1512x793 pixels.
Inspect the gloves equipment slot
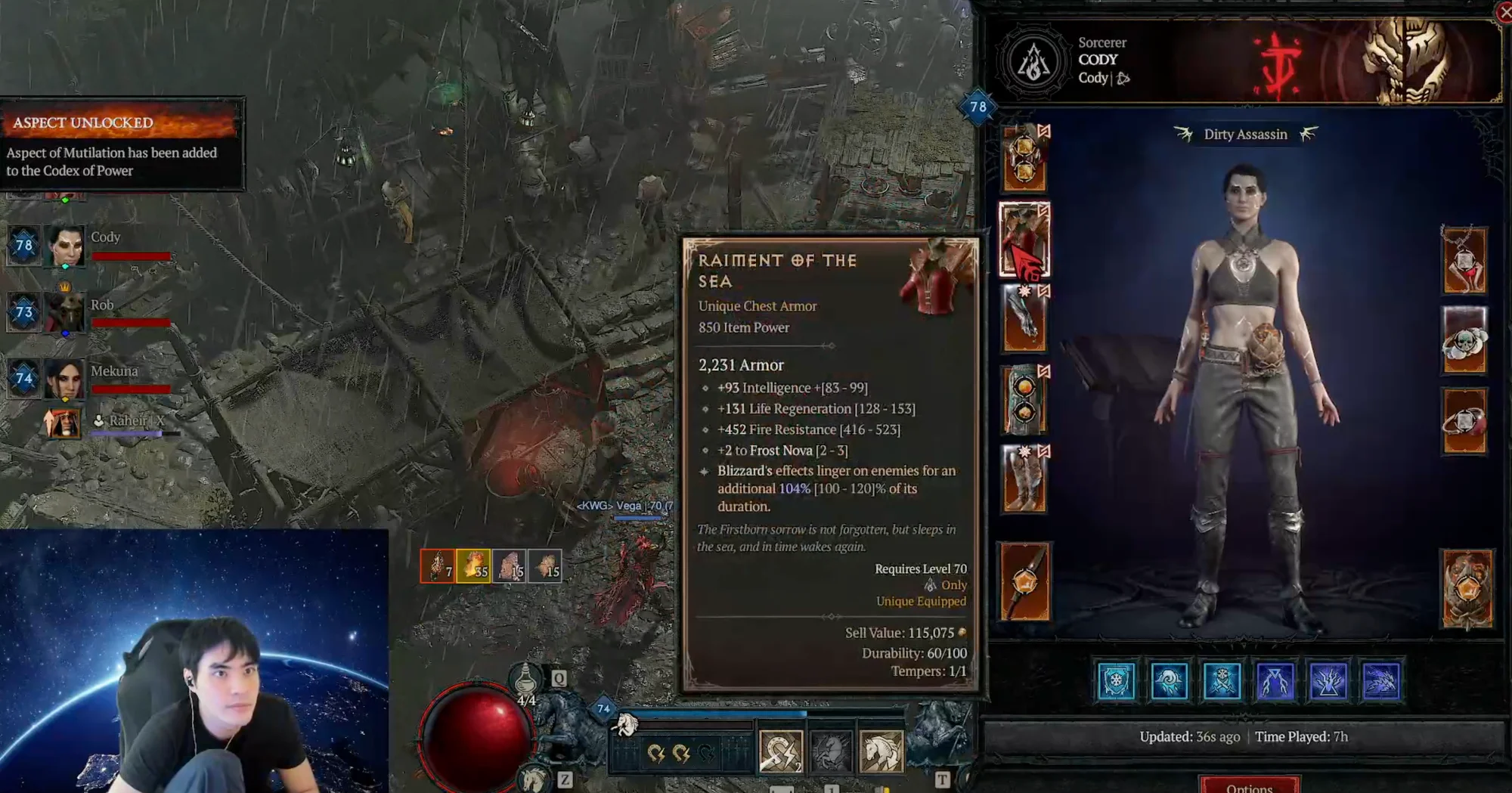[x=1024, y=319]
